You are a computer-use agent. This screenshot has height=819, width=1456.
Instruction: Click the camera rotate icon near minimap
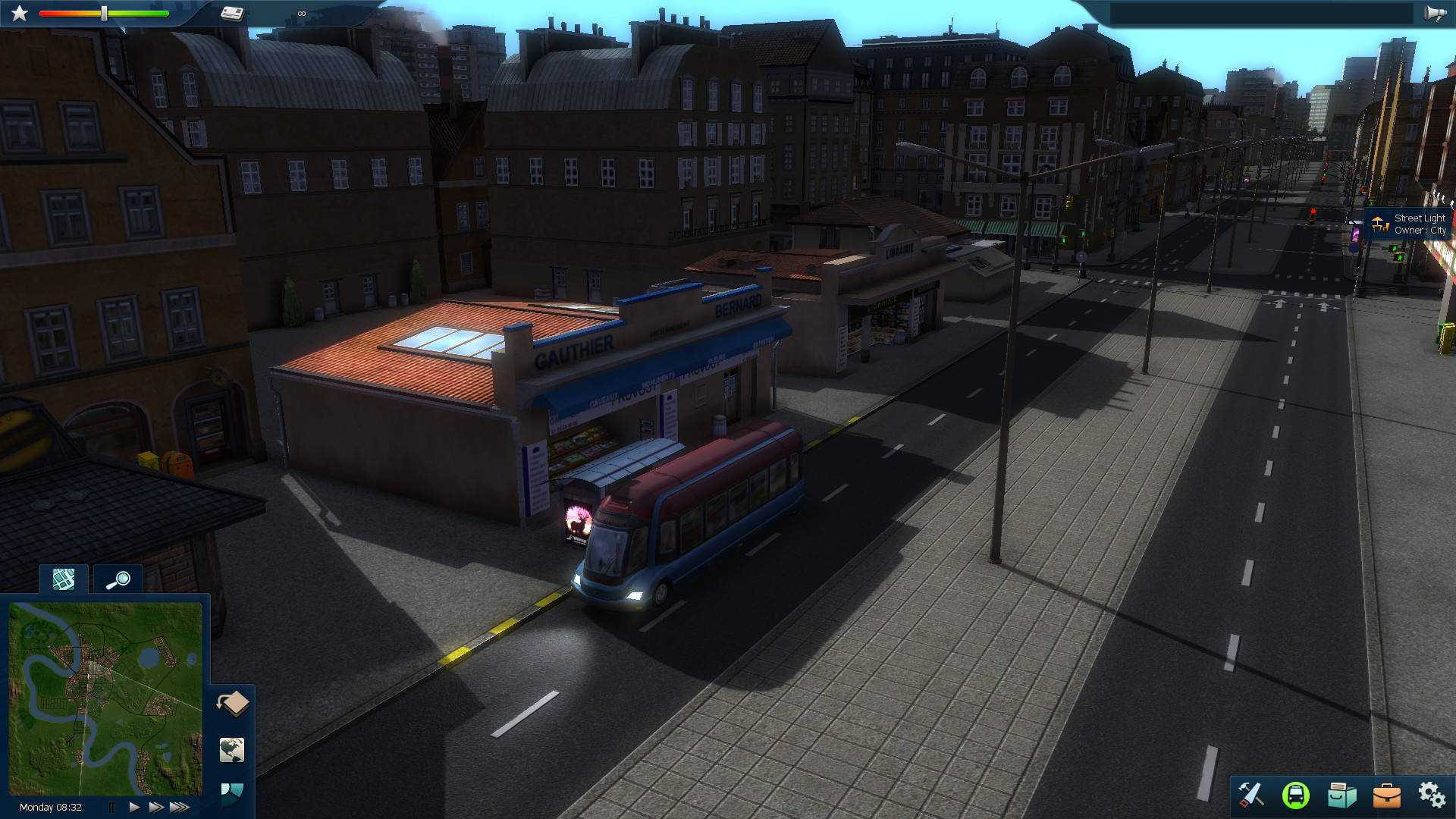(x=232, y=703)
